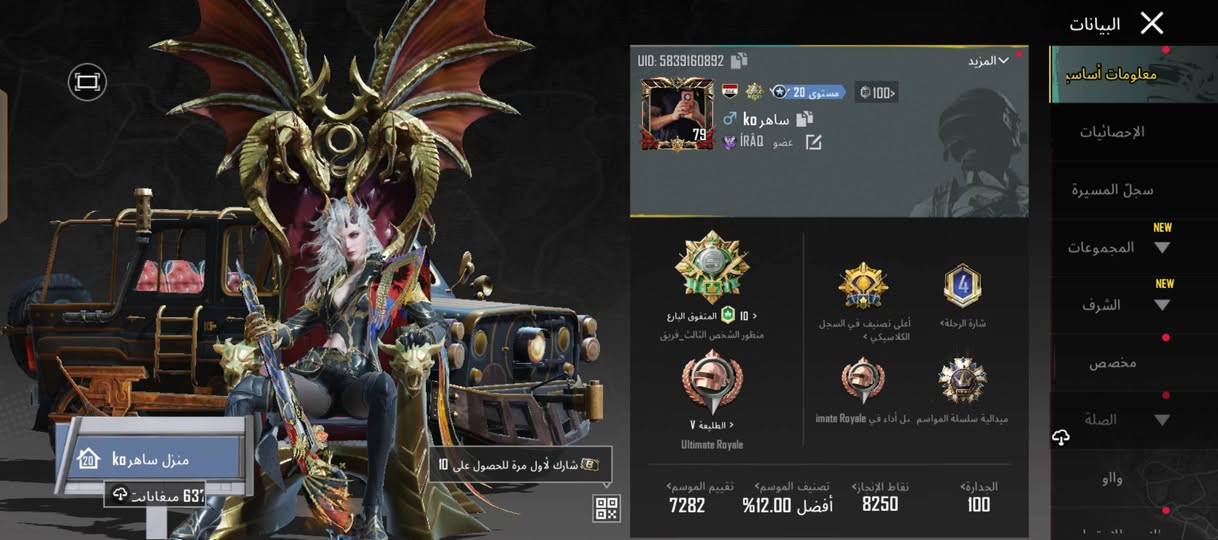
Task: Open the الجدارة merit score details
Action: pos(978,497)
